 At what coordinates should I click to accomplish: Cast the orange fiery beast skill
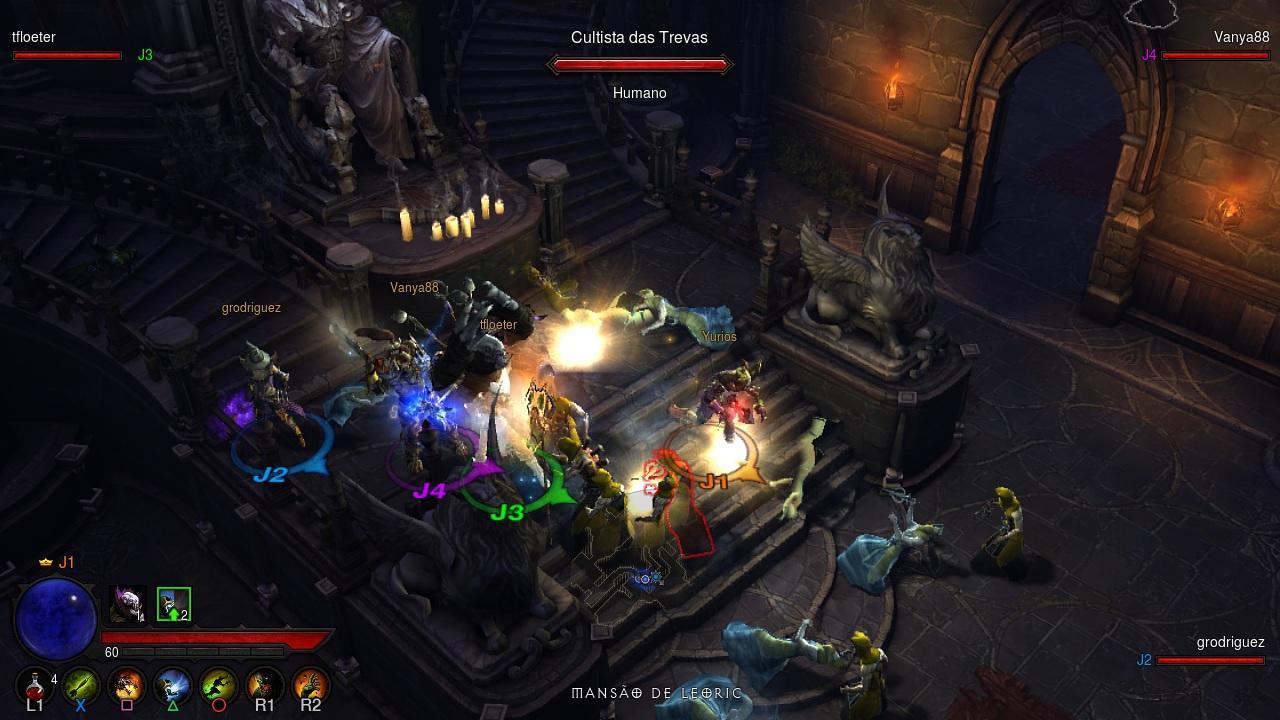click(127, 686)
